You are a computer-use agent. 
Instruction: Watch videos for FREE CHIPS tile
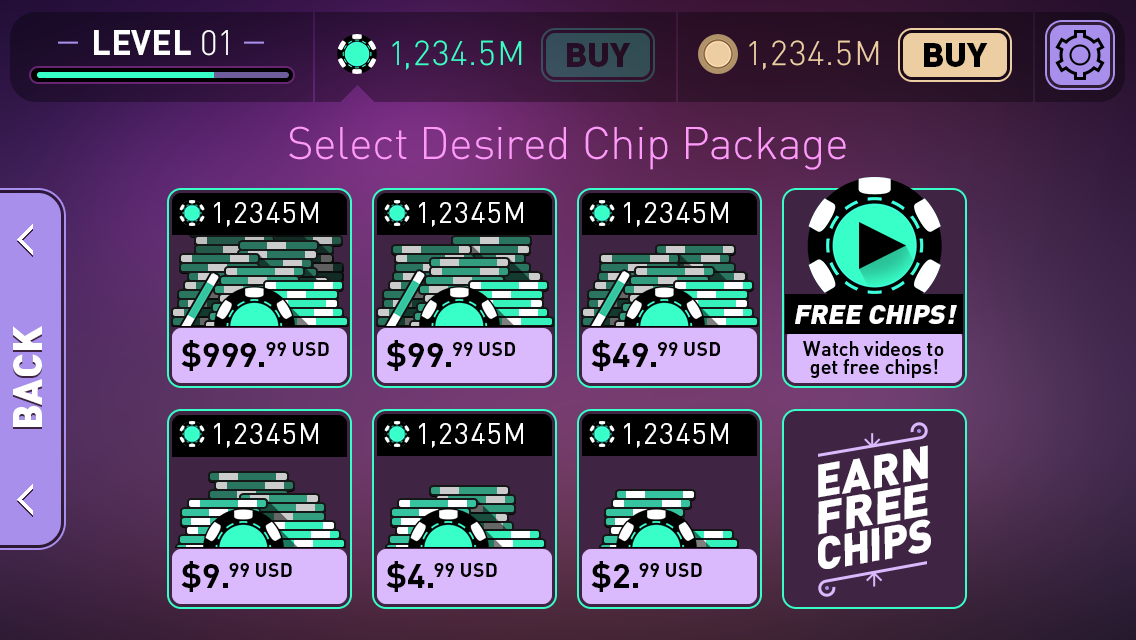[874, 288]
